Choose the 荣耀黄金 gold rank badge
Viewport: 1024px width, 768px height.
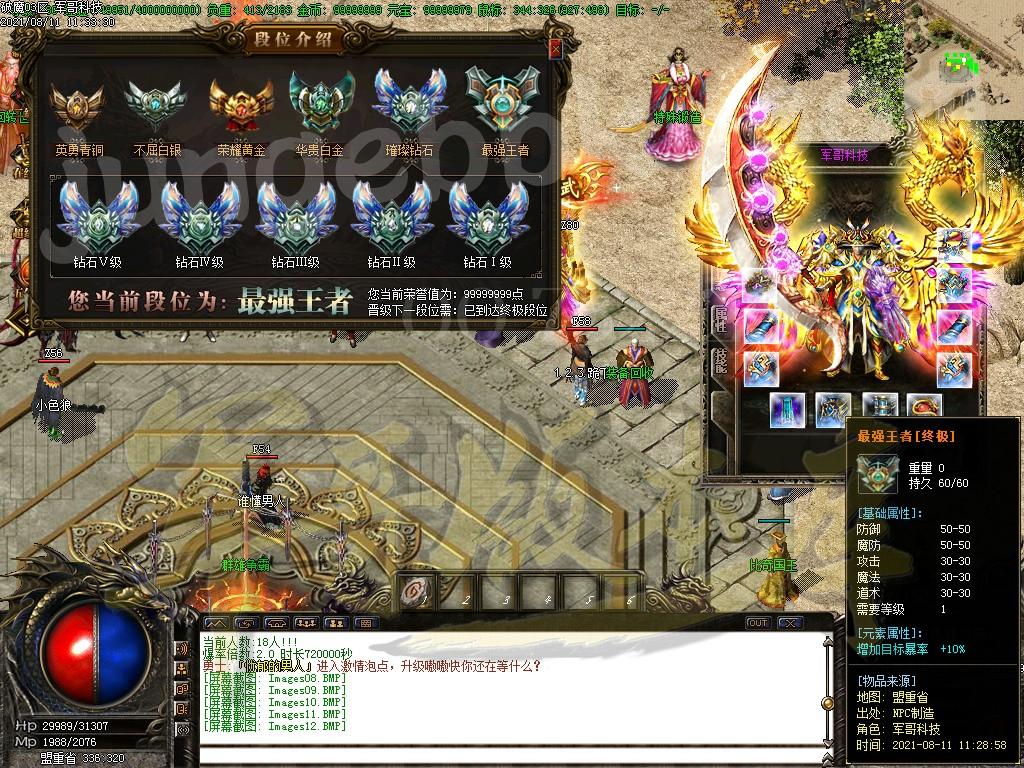(x=237, y=108)
